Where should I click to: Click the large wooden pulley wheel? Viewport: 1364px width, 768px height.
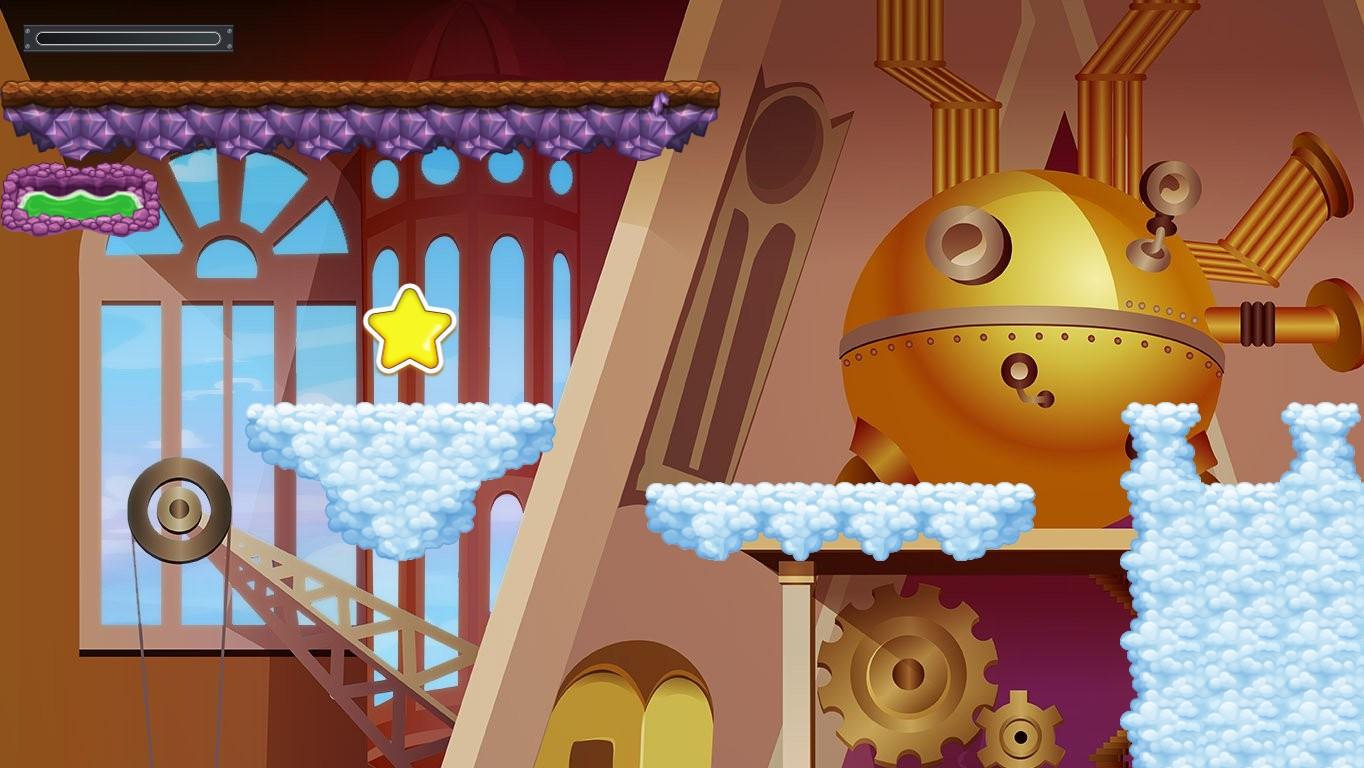[x=178, y=512]
